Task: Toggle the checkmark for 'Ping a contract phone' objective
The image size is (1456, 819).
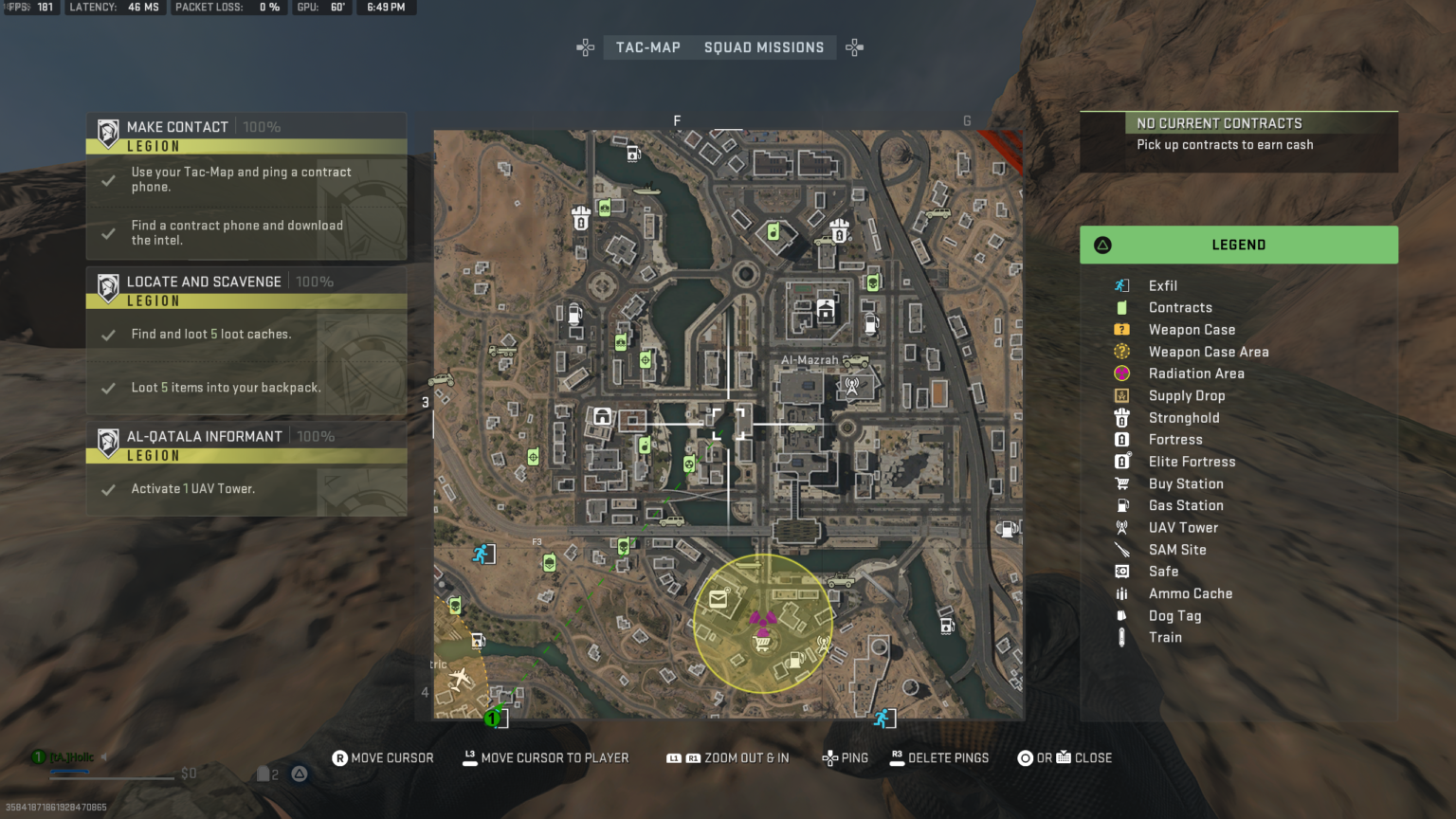Action: 107,179
